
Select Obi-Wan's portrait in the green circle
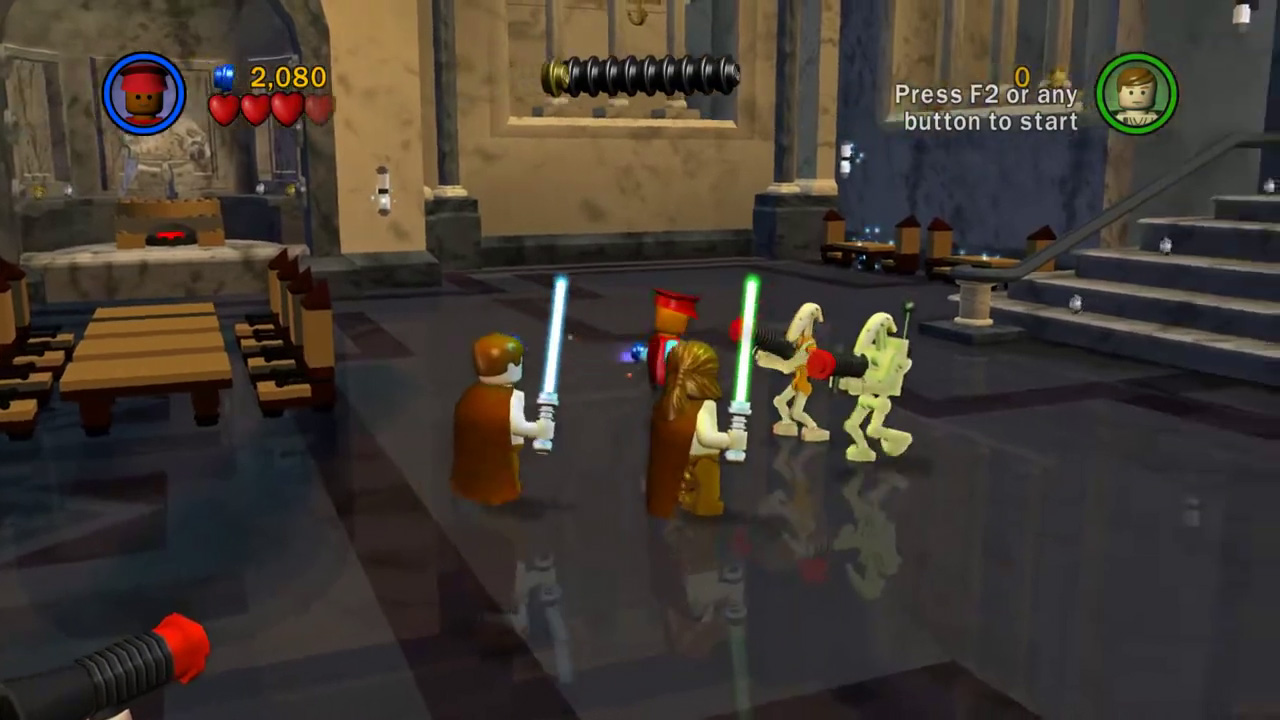pos(1137,92)
